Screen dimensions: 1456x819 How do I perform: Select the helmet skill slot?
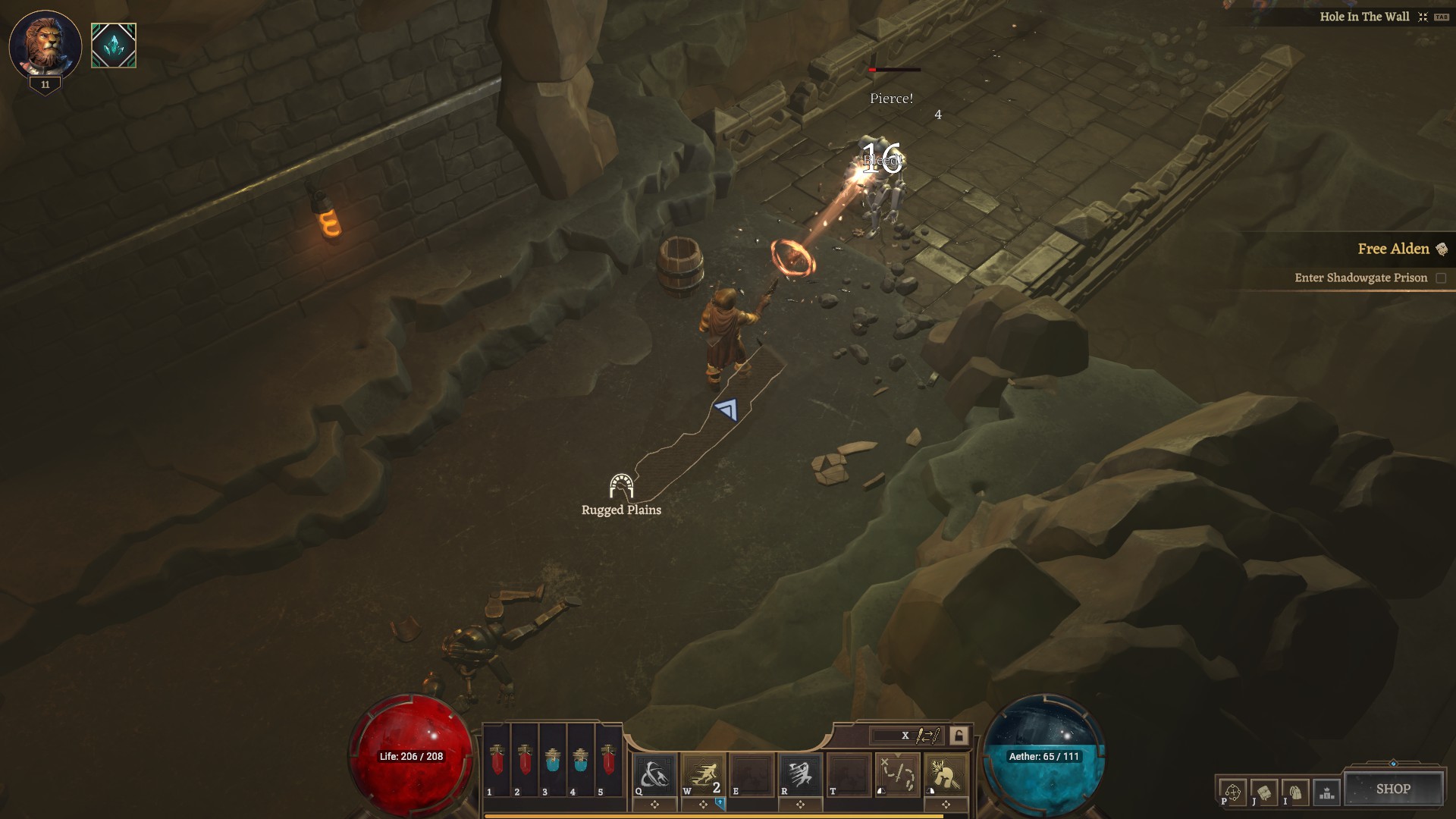coord(946,775)
